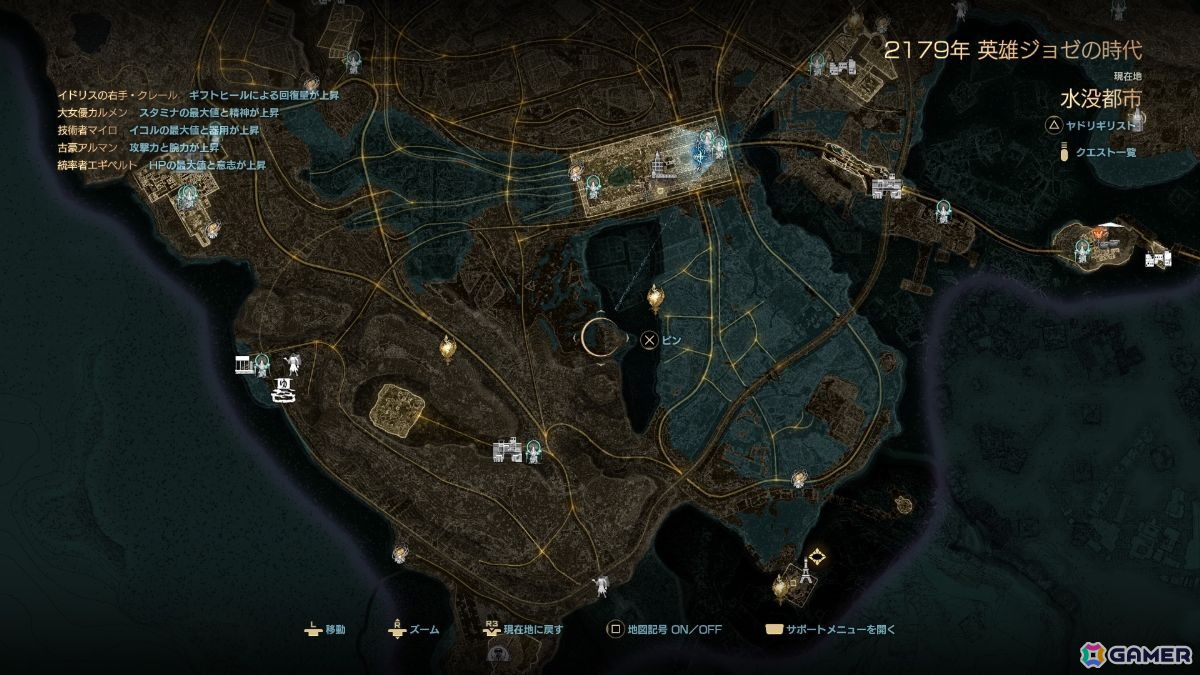Select the building marker in the northeast district
The image size is (1200, 675).
pos(843,66)
